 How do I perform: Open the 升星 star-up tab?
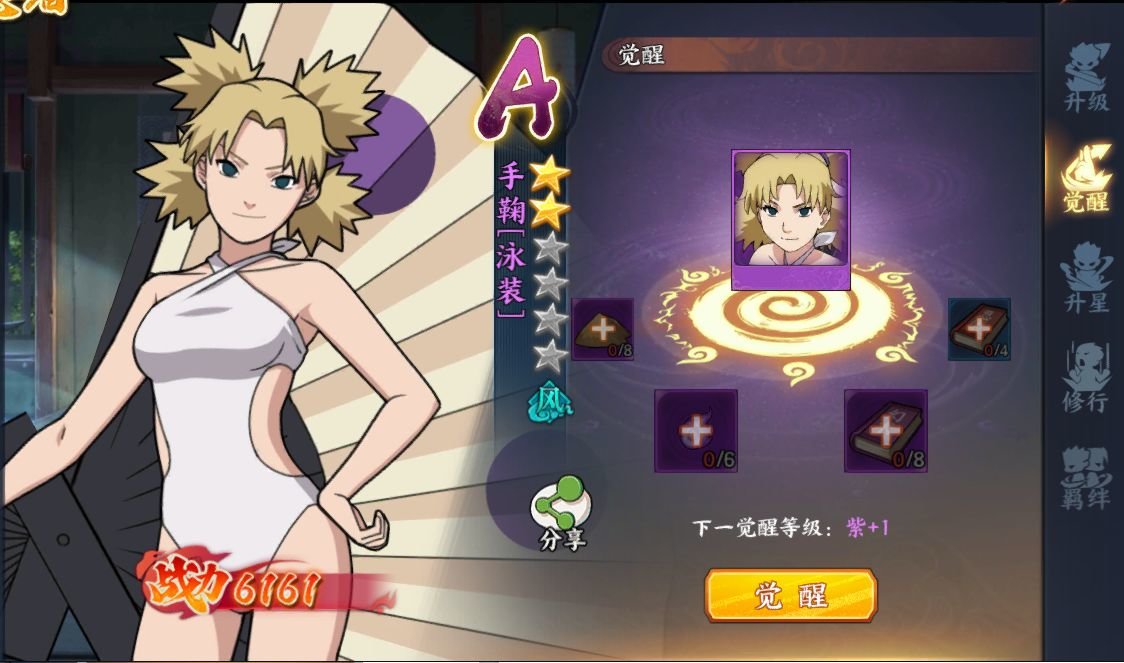(1086, 277)
